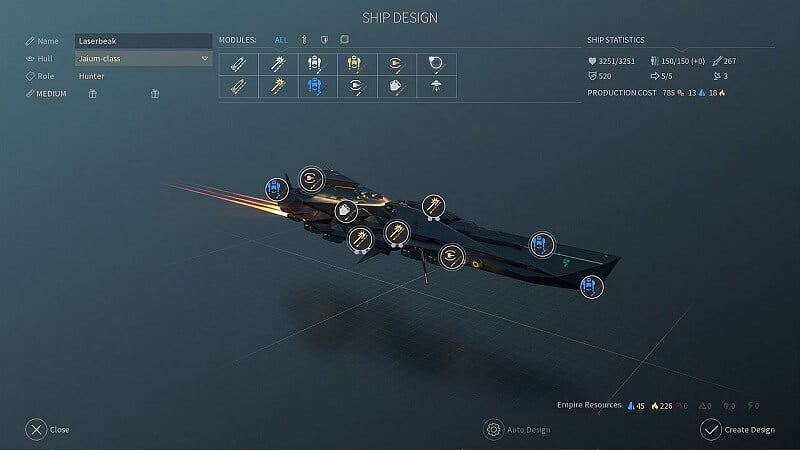Image resolution: width=800 pixels, height=450 pixels.
Task: Choose the gold twin-missile module in list
Action: (238, 87)
